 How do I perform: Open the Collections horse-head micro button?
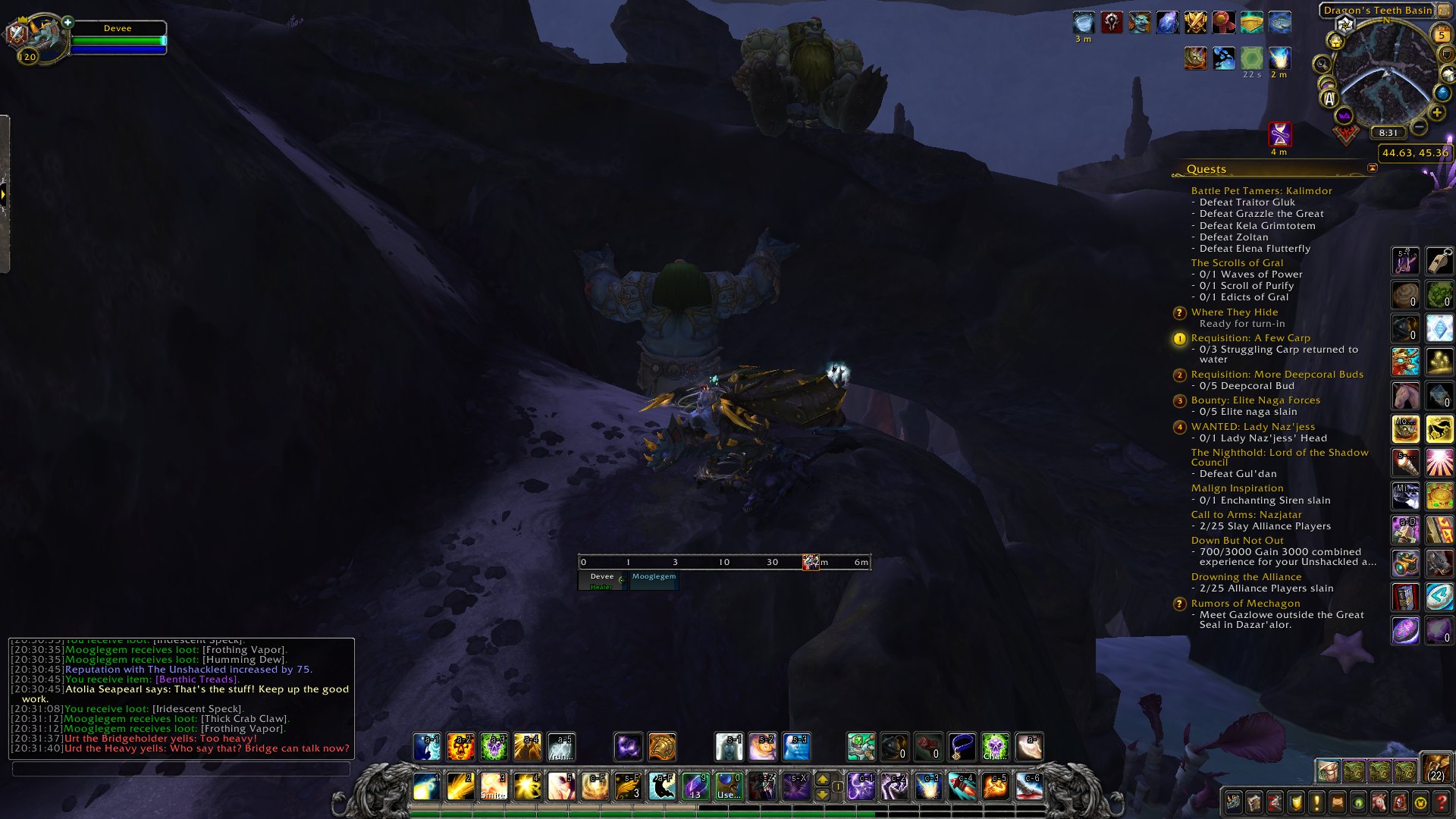coord(1379,802)
